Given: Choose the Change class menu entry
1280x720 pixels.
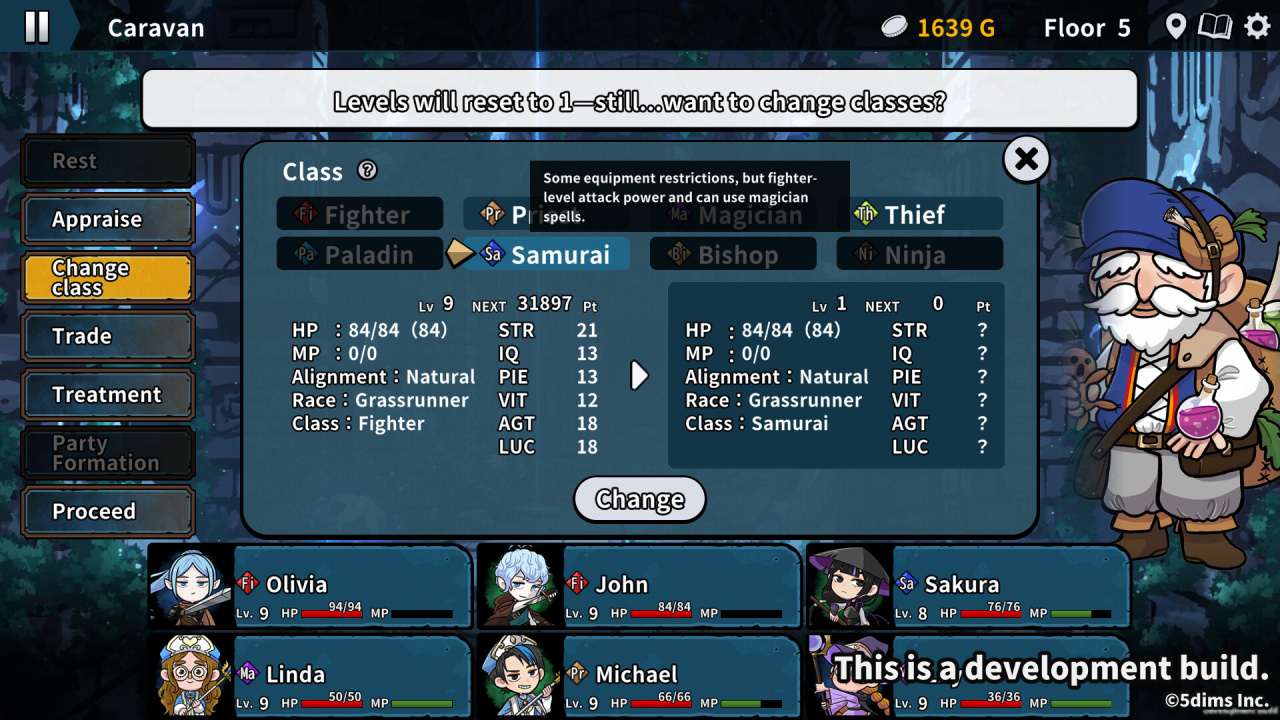Looking at the screenshot, I should [x=107, y=278].
